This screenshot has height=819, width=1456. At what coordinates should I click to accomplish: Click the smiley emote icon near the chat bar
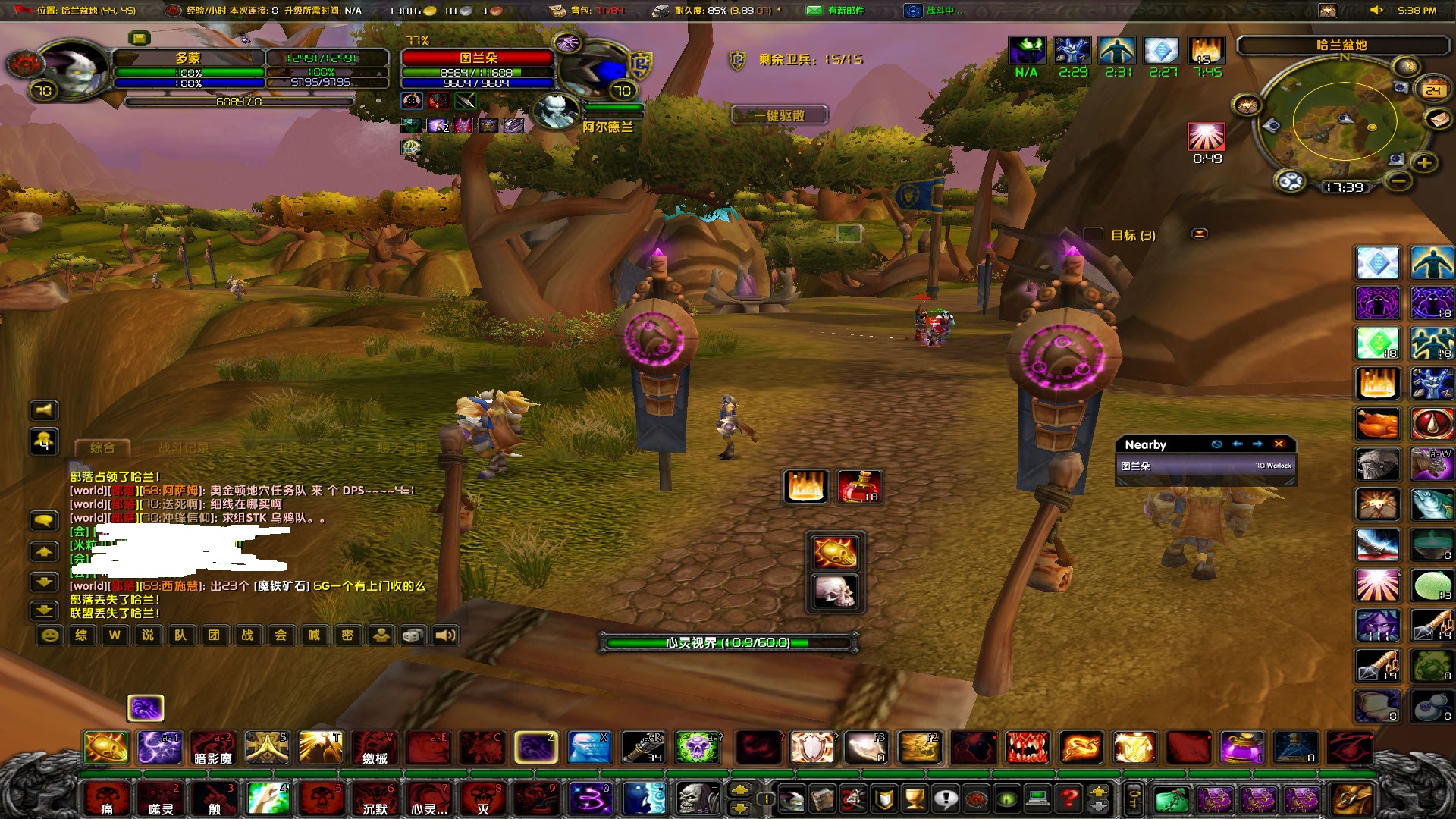tap(51, 635)
